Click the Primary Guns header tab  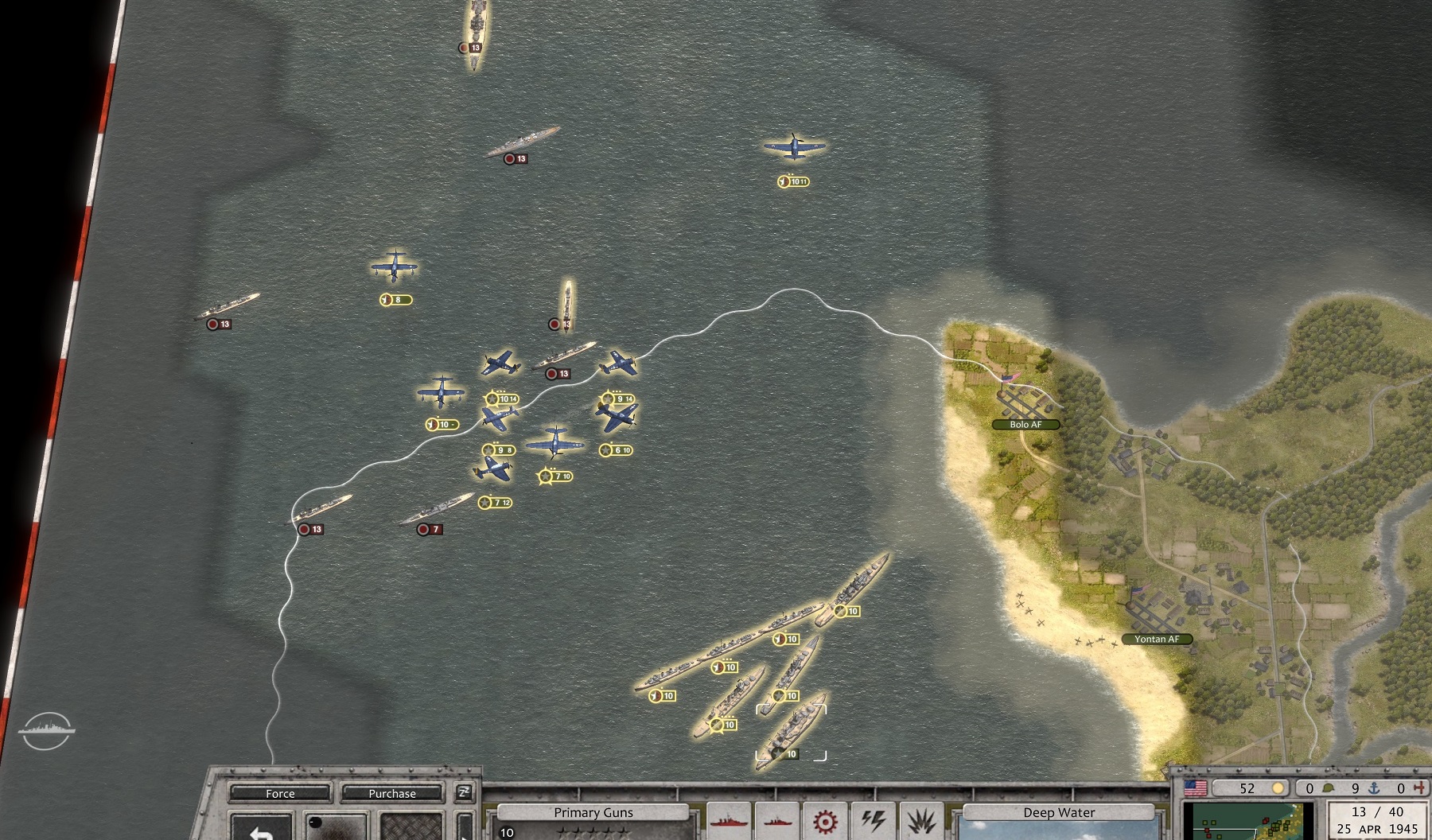(x=594, y=812)
